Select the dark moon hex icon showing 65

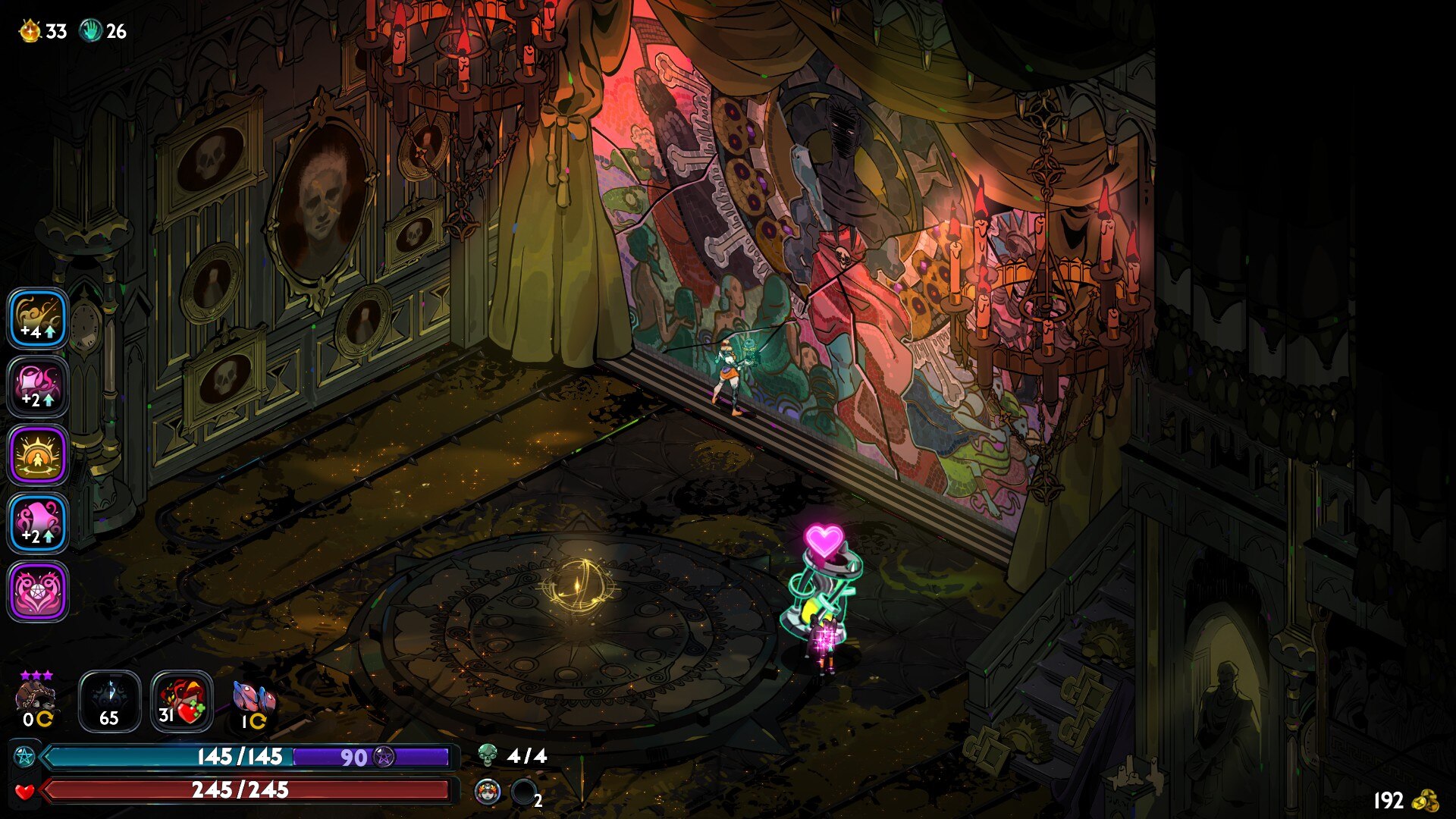[x=109, y=701]
